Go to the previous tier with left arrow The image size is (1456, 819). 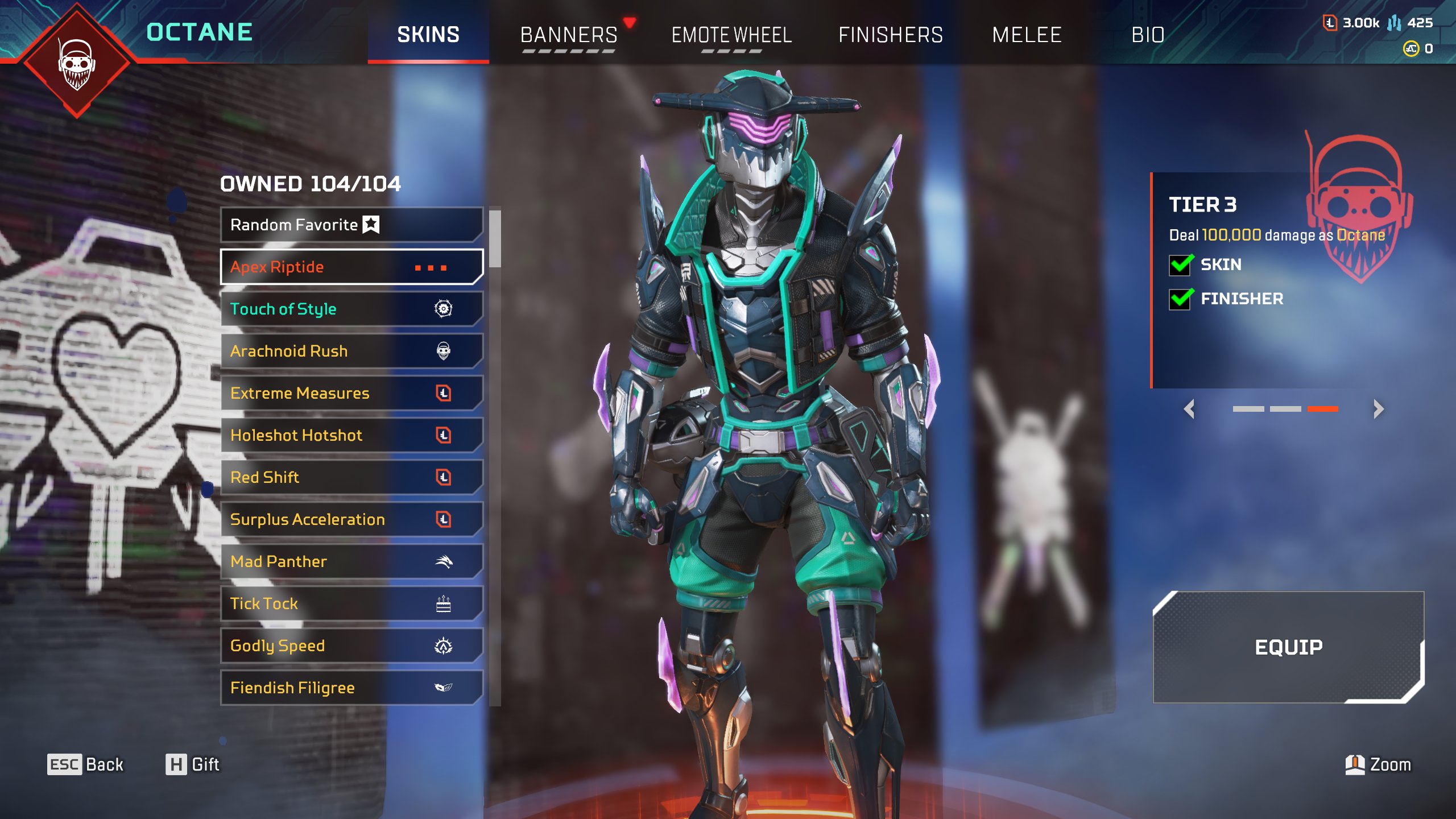(x=1189, y=409)
